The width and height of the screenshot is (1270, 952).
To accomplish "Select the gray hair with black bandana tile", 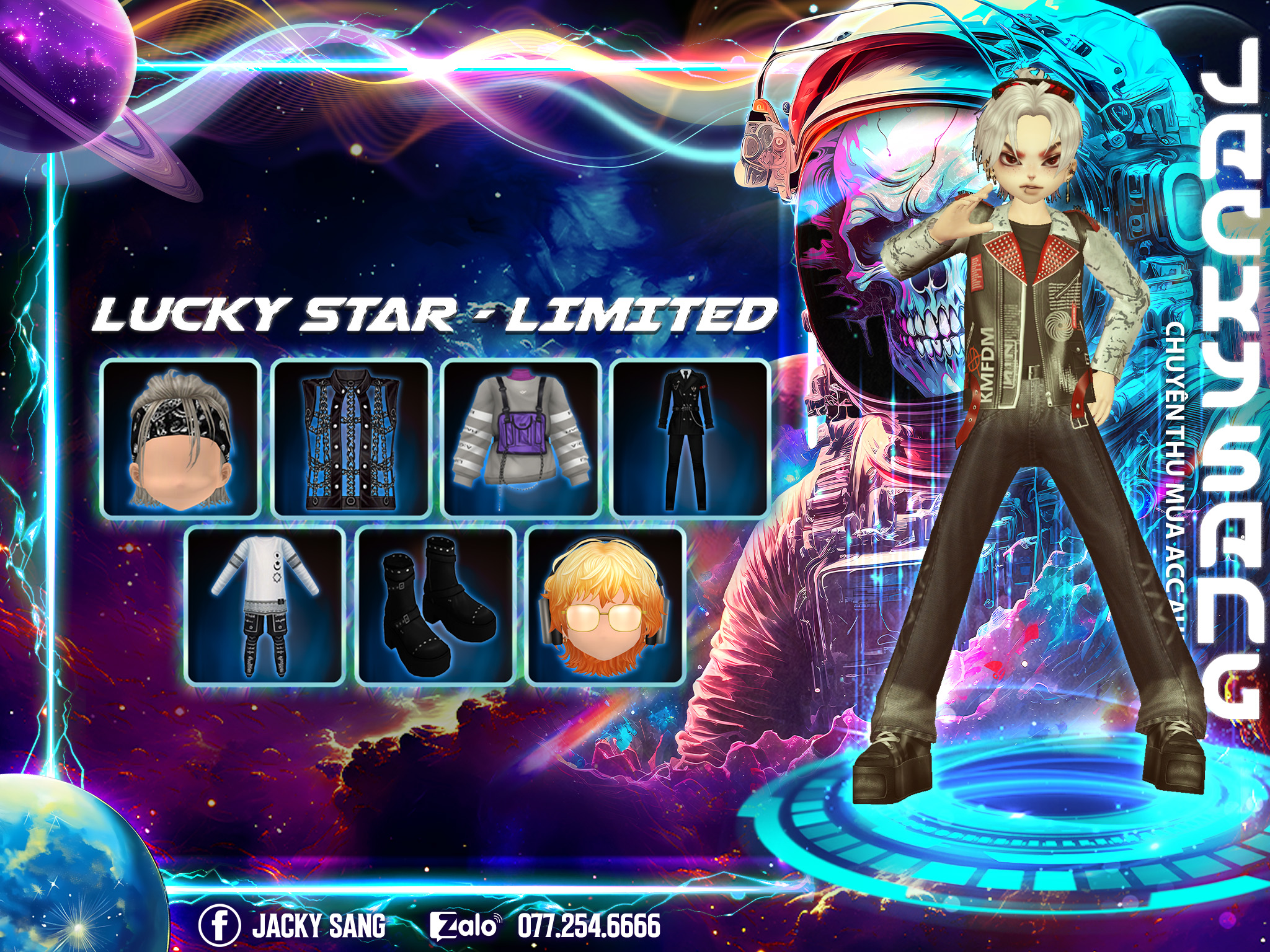I will (x=180, y=439).
